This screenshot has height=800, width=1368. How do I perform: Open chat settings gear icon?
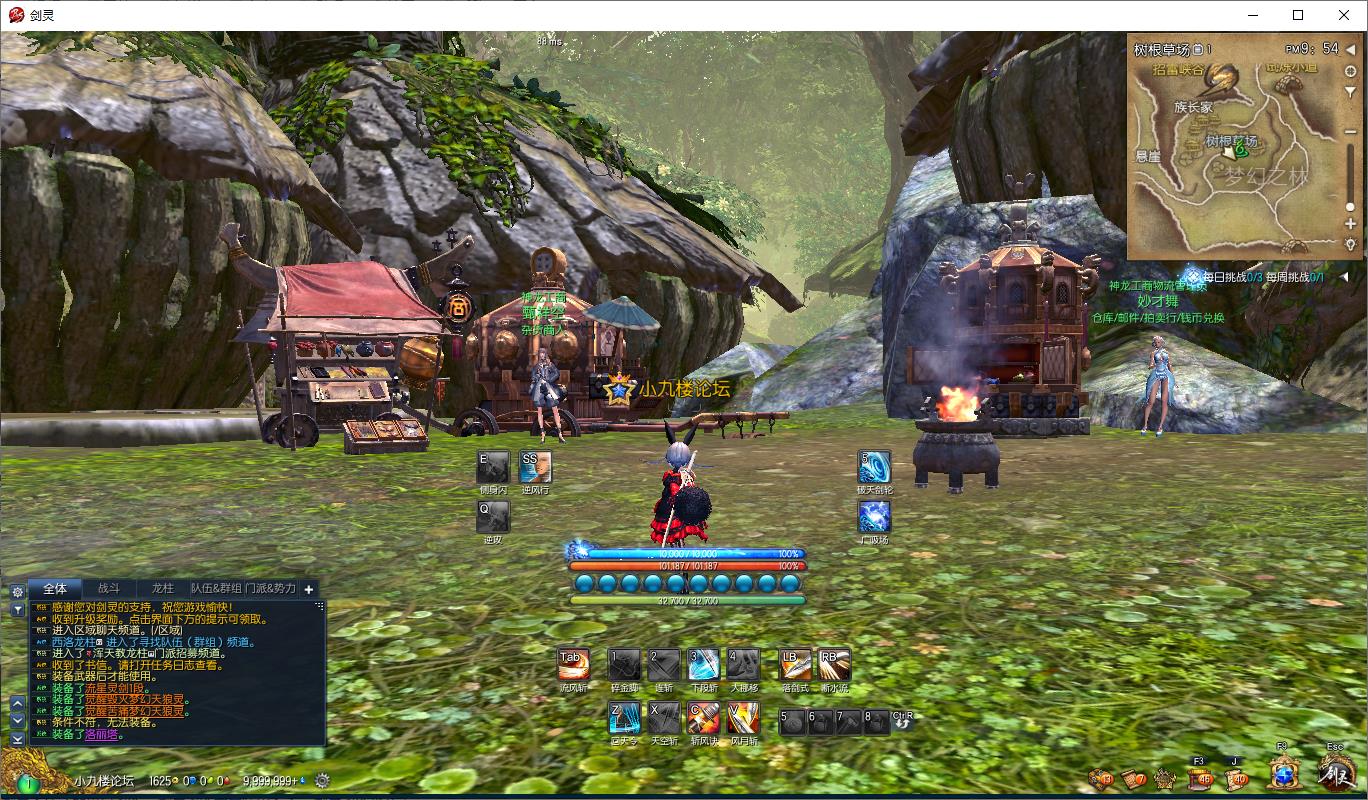17,590
